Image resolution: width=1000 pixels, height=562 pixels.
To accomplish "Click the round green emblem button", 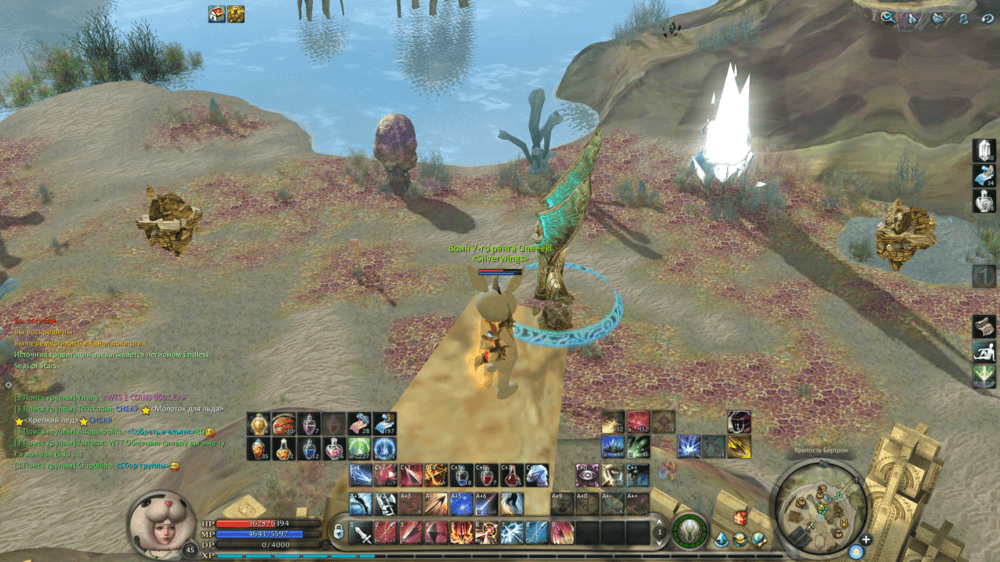I will (688, 531).
